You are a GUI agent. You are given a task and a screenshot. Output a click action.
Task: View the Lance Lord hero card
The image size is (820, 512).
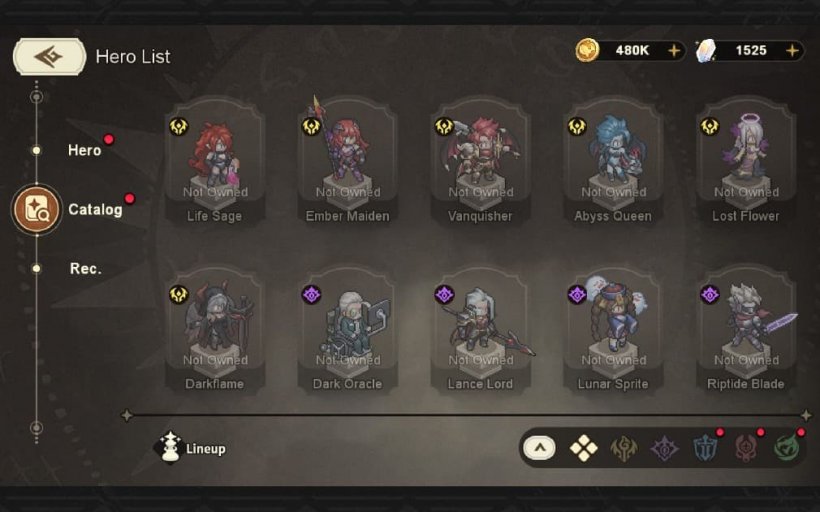(480, 333)
